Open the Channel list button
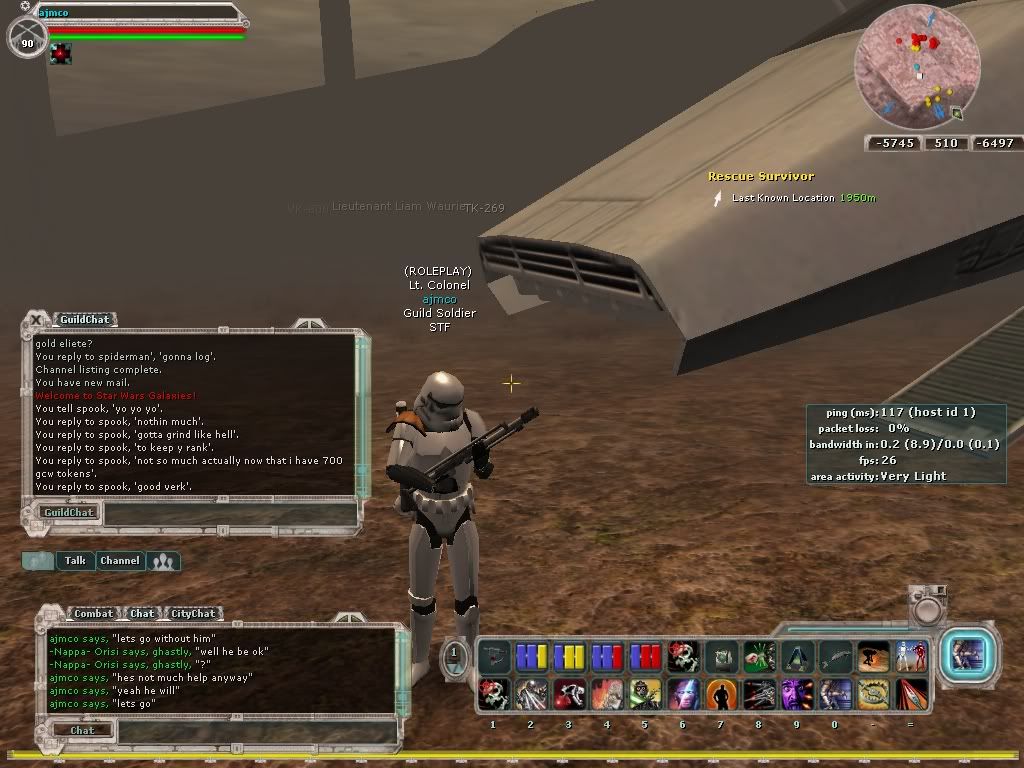1024x768 pixels. 119,561
